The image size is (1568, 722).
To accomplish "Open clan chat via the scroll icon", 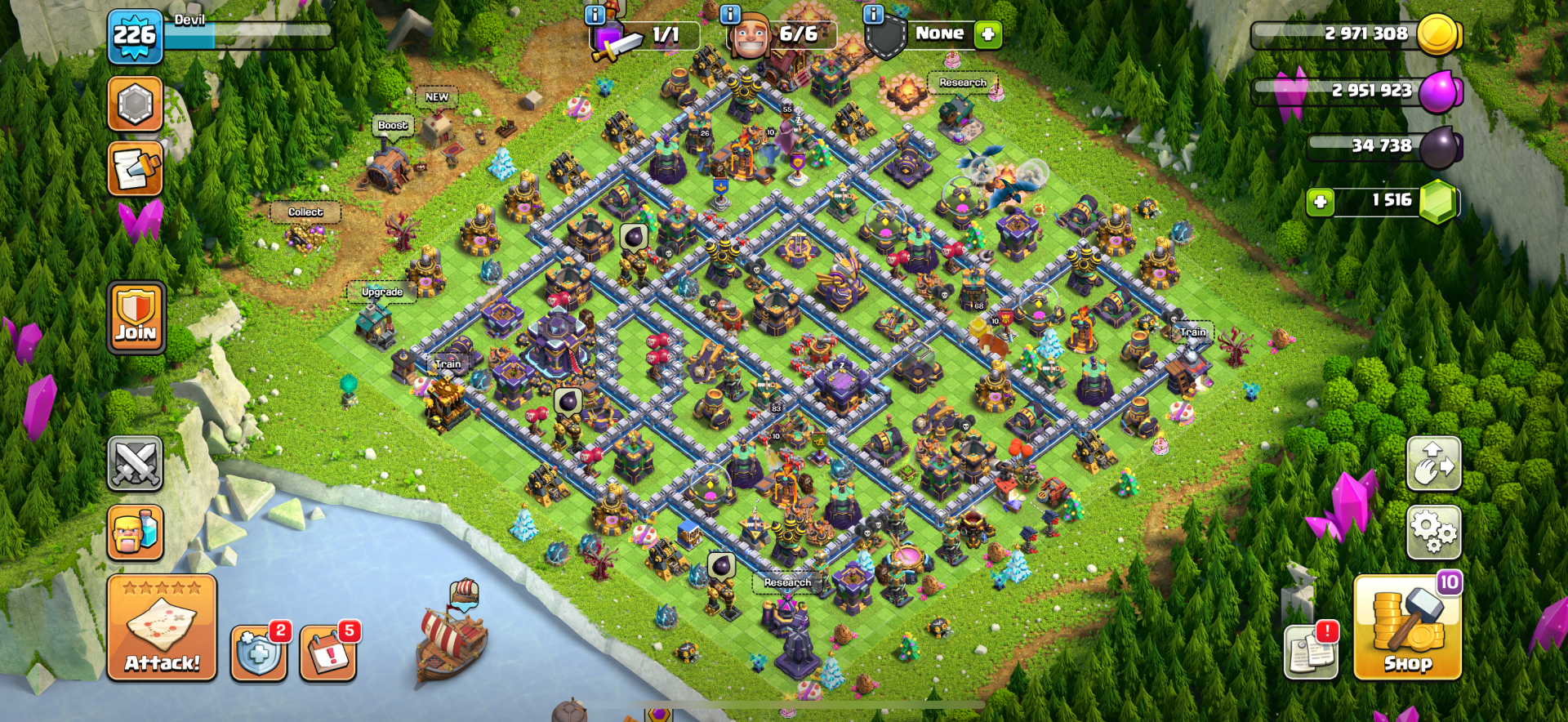I will tap(136, 171).
